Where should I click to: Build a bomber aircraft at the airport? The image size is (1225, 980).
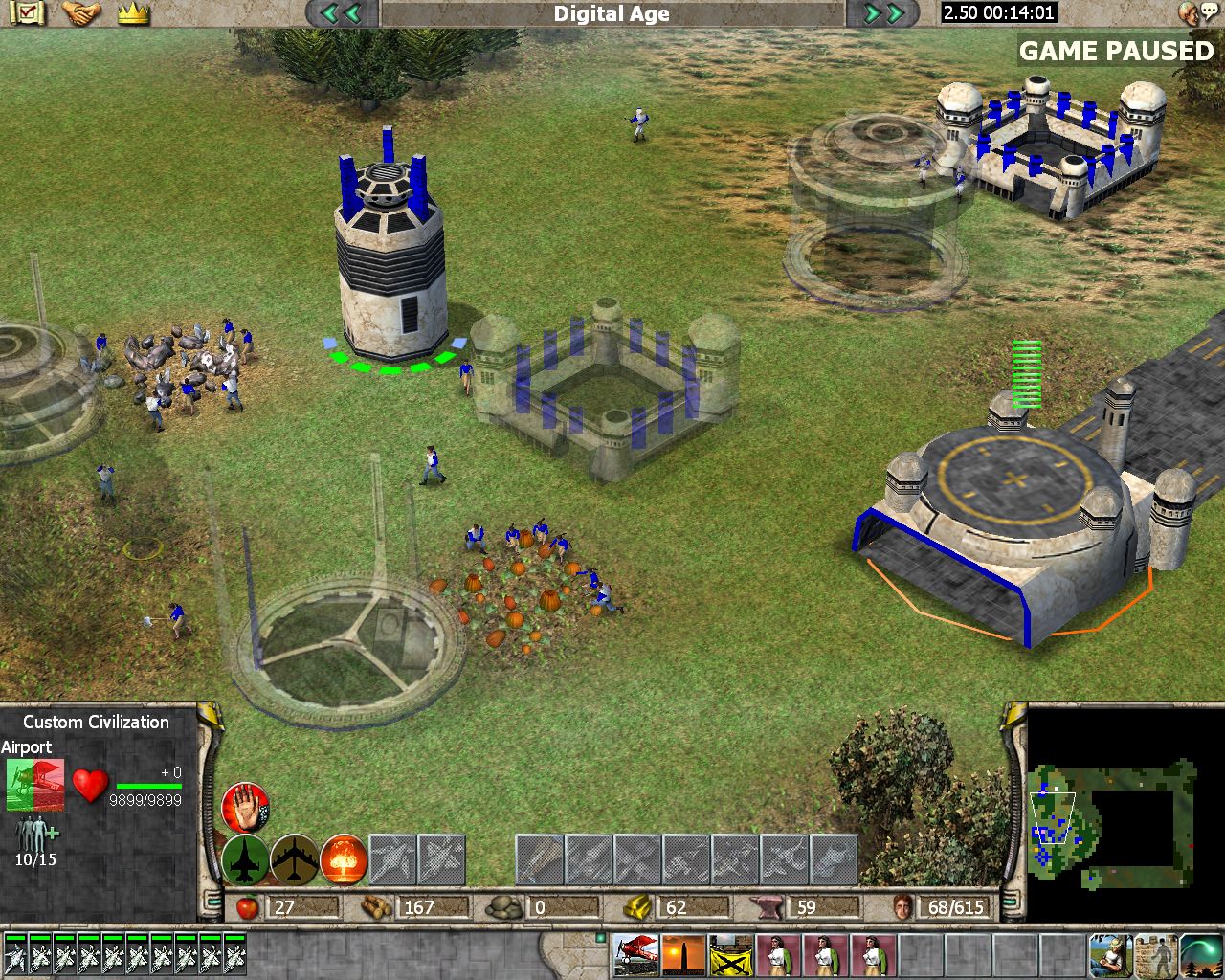295,859
